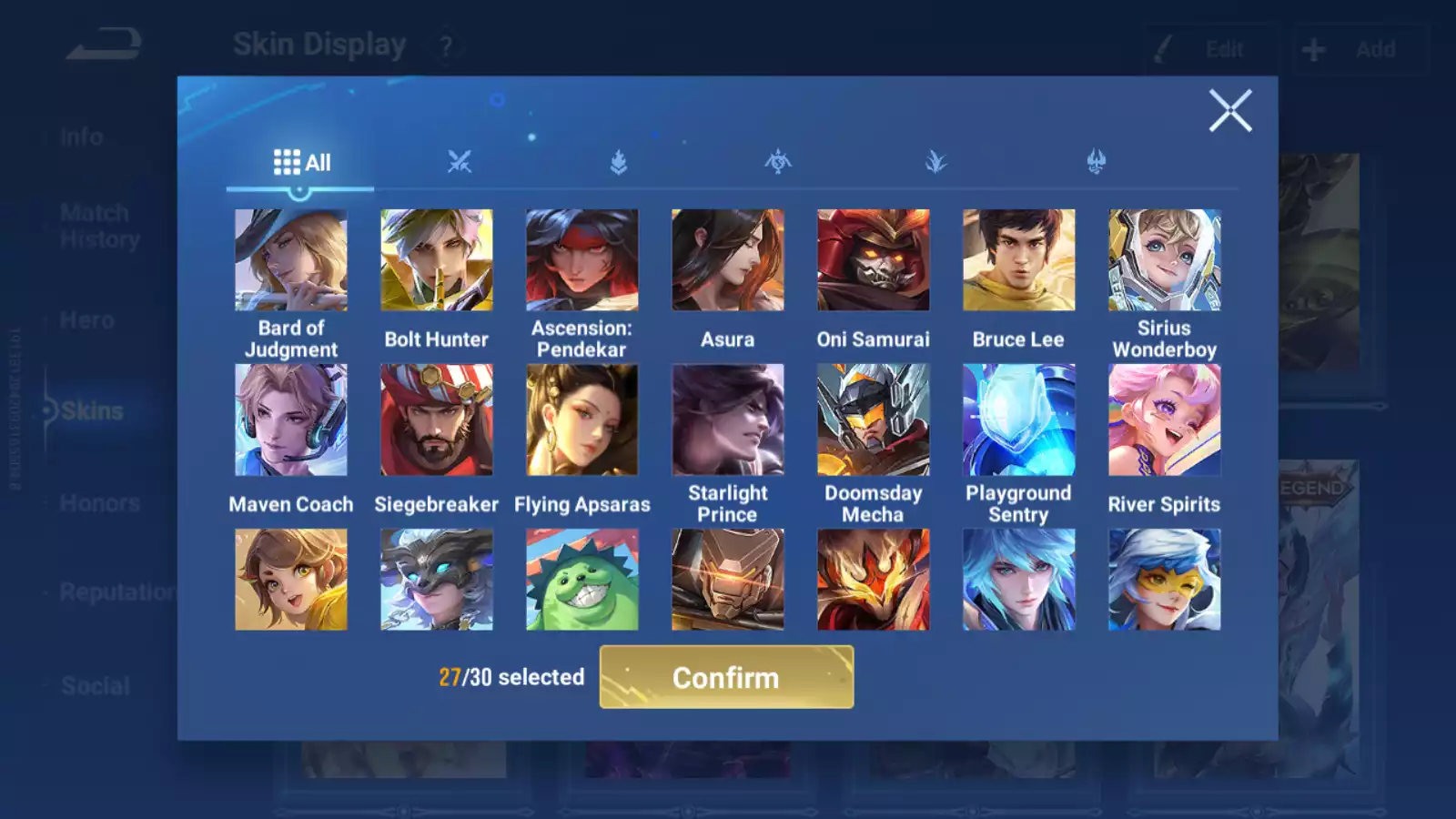Image resolution: width=1456 pixels, height=819 pixels.
Task: Choose the Siegebreaker skin
Action: (437, 420)
